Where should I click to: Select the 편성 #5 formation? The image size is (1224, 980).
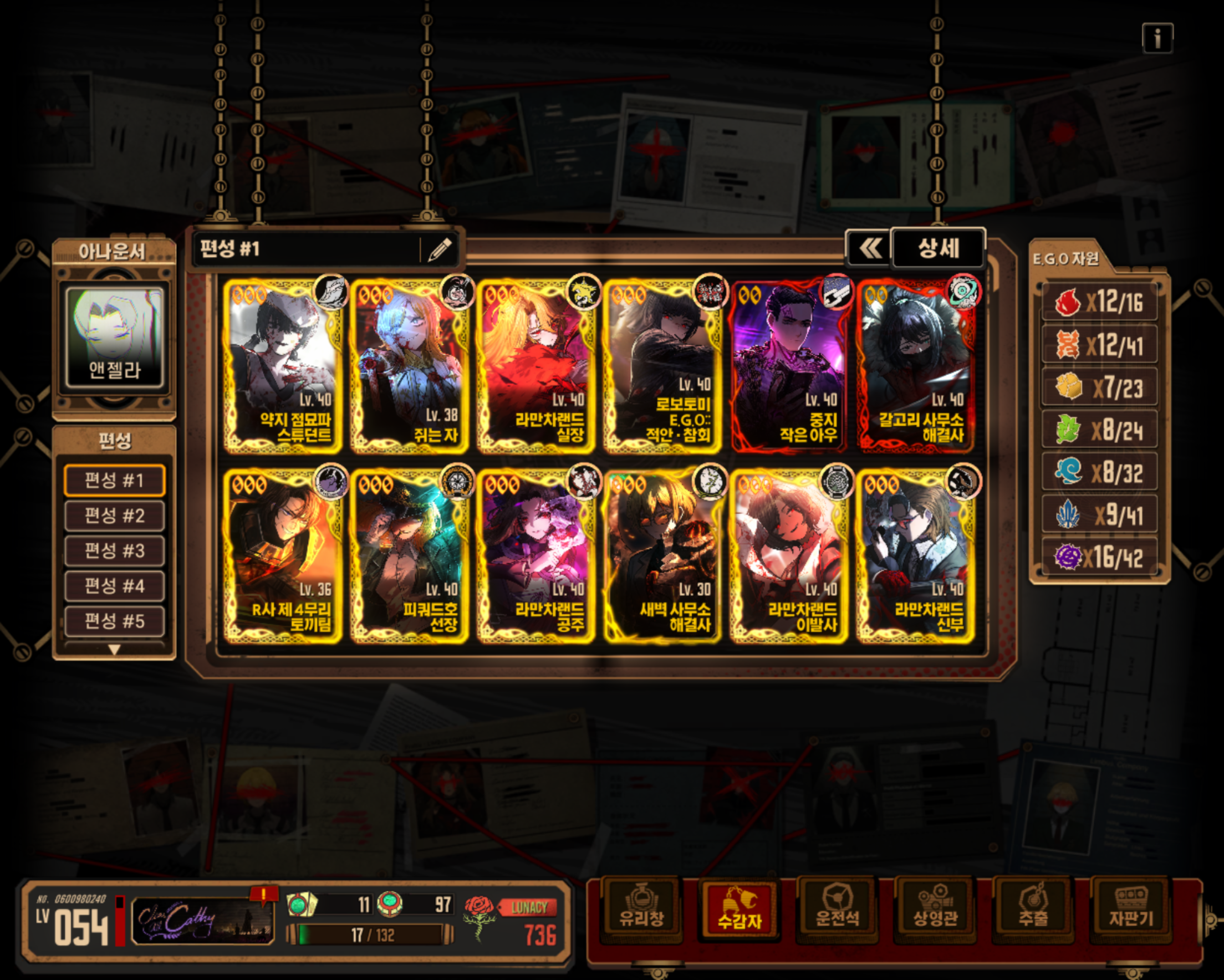tap(115, 621)
